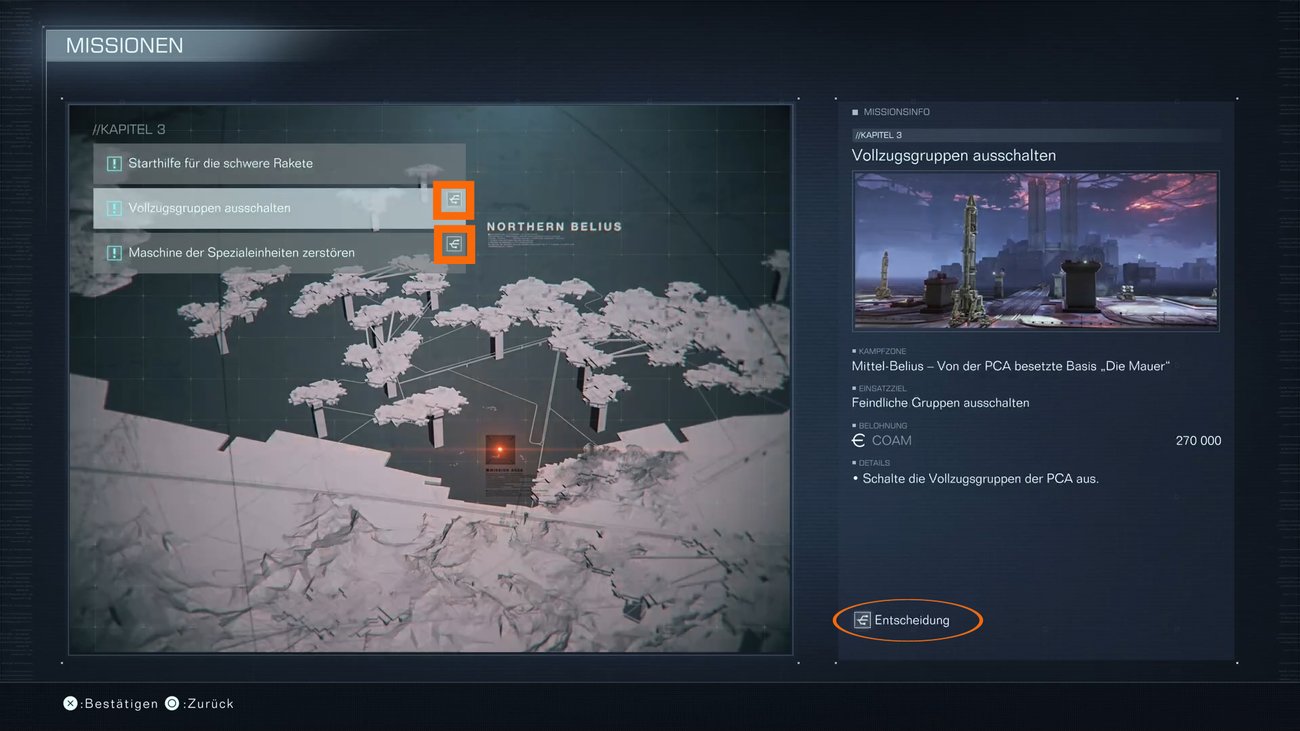Click the mission preview image of the base
Image resolution: width=1300 pixels, height=731 pixels.
pos(1035,250)
